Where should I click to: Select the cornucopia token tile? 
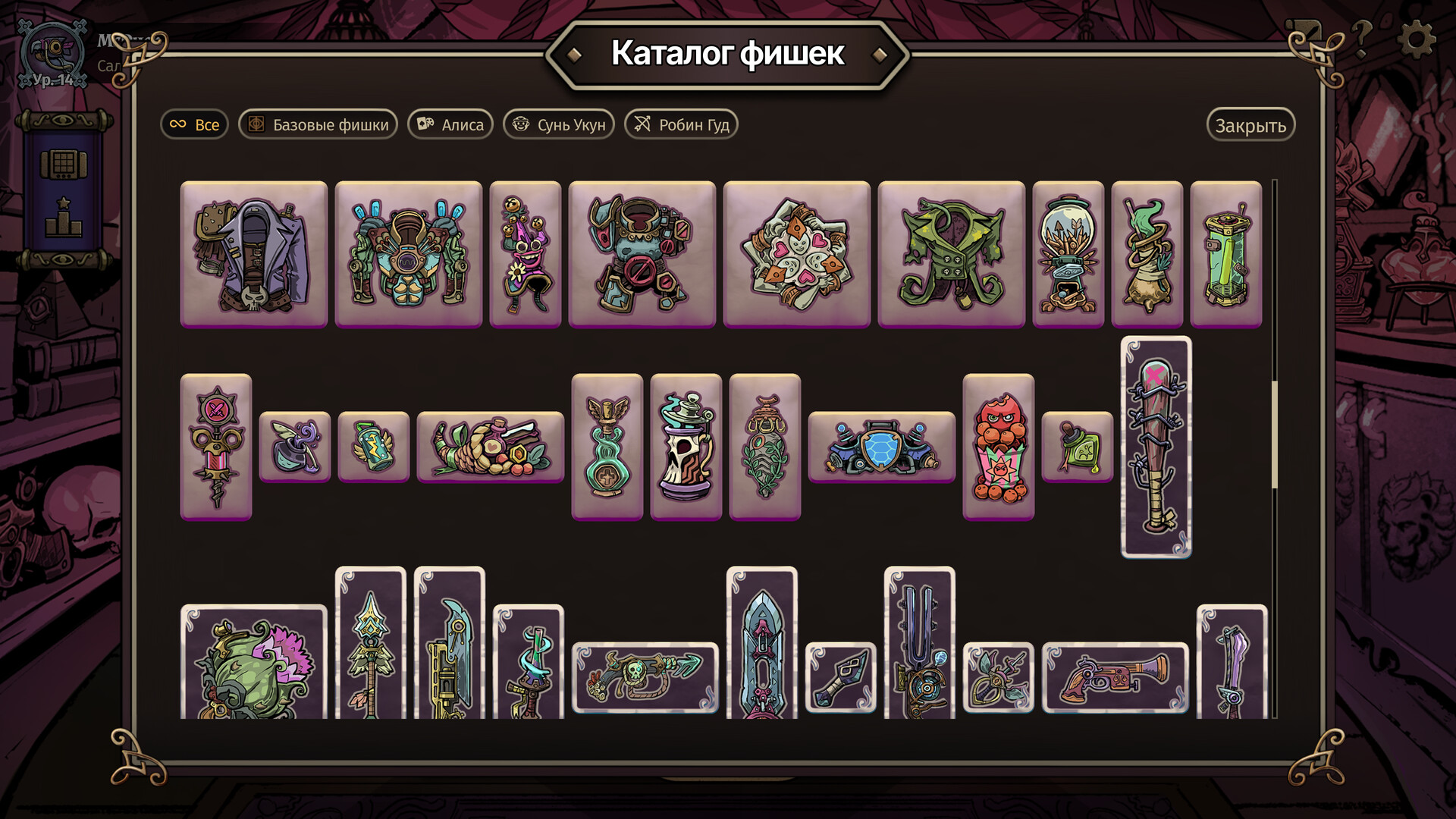tap(490, 447)
